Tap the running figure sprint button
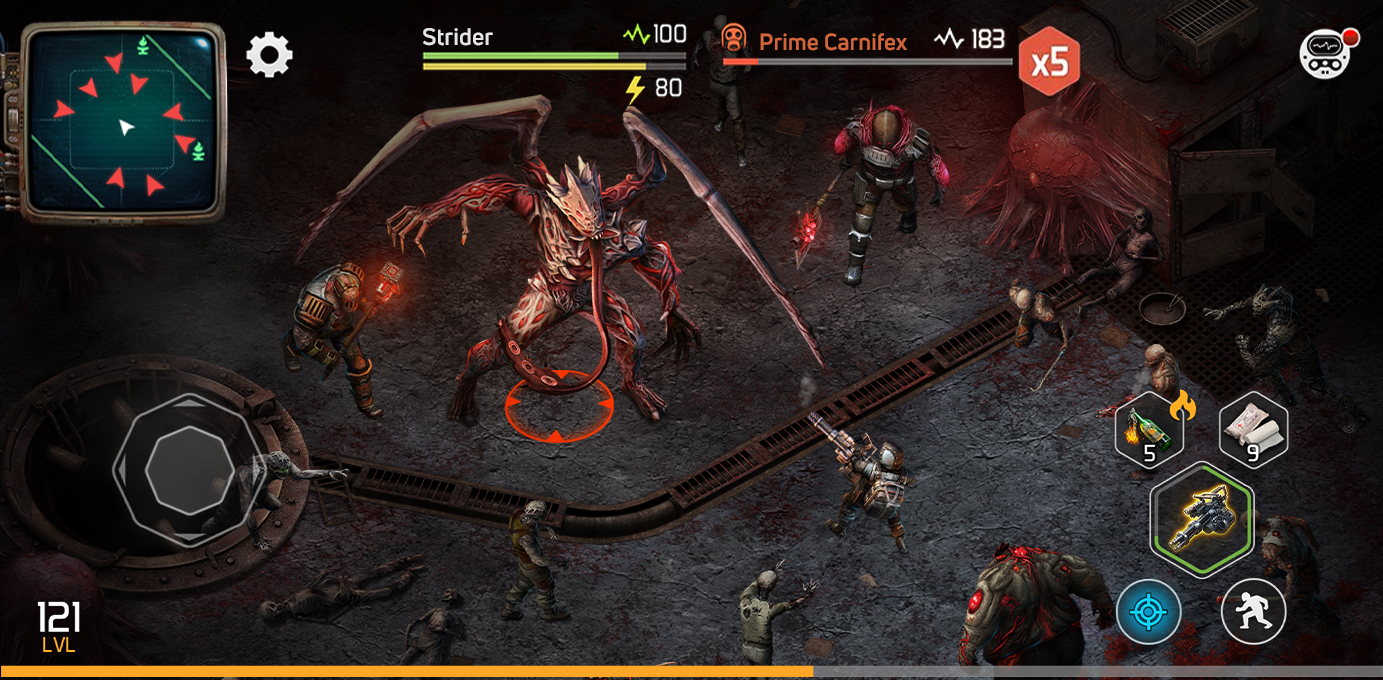Viewport: 1383px width, 680px height. pyautogui.click(x=1253, y=611)
